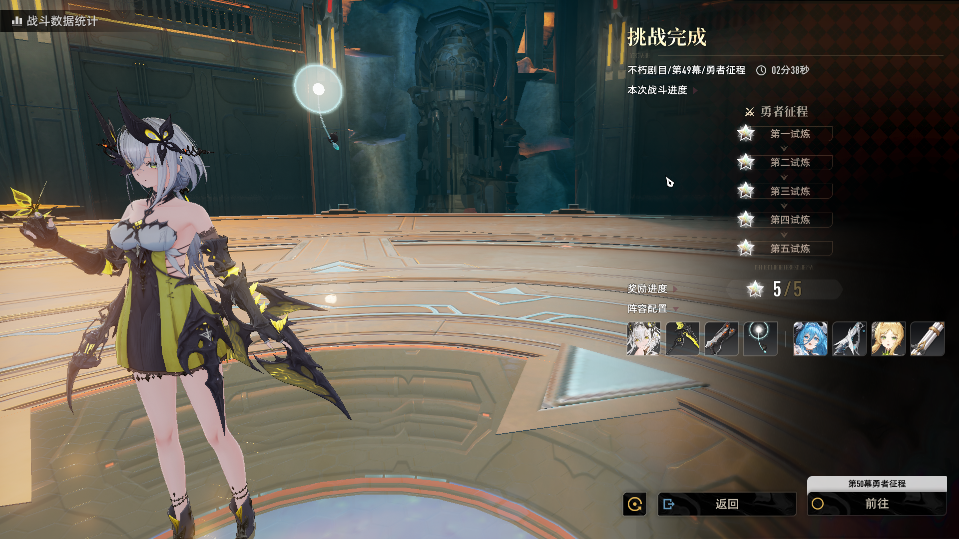Inspect the black-yellow scythe weapon icon
The width and height of the screenshot is (959, 539).
click(x=682, y=339)
